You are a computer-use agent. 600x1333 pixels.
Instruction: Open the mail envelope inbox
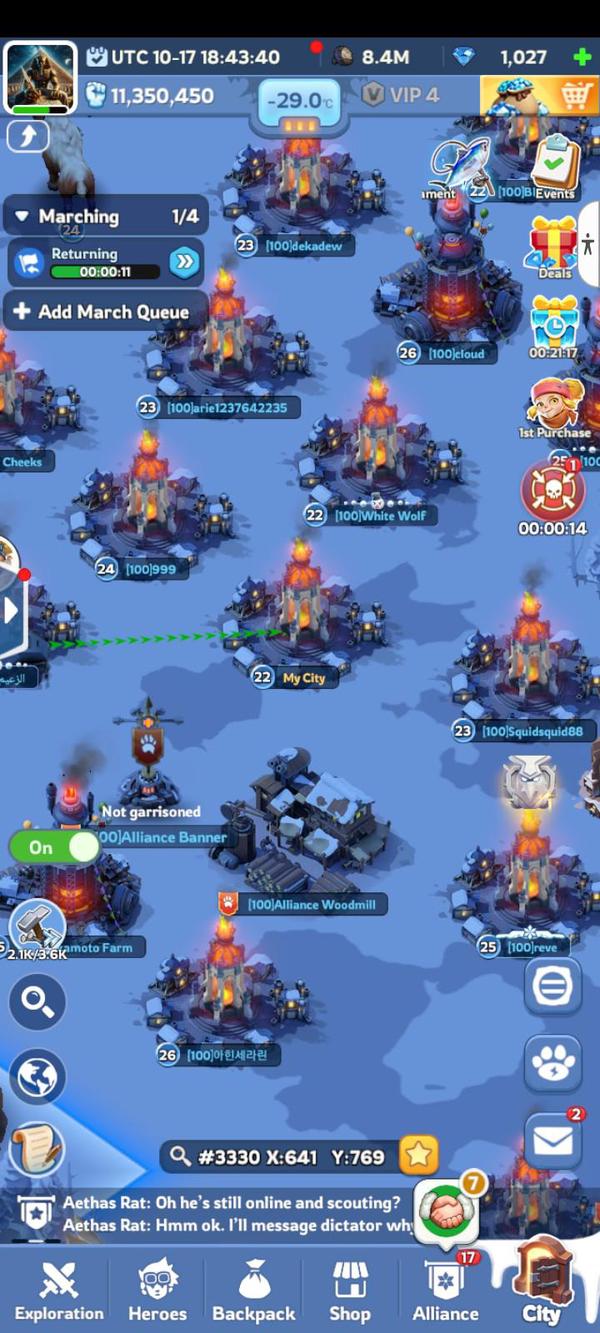pyautogui.click(x=552, y=1141)
